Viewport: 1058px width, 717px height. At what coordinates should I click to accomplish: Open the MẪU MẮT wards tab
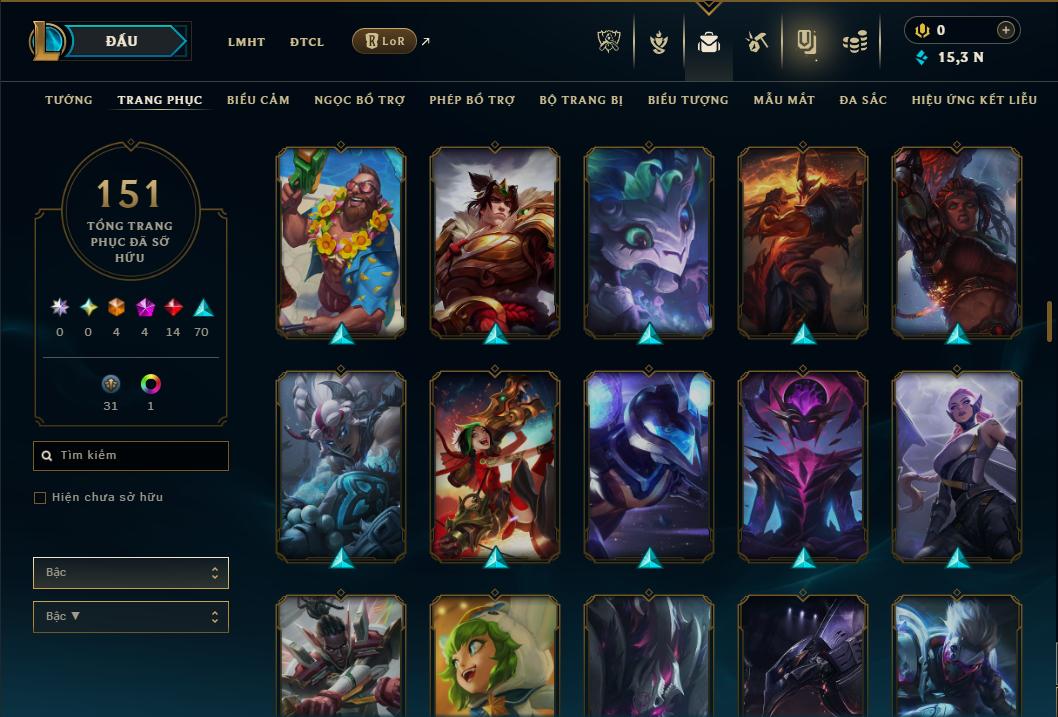(784, 100)
